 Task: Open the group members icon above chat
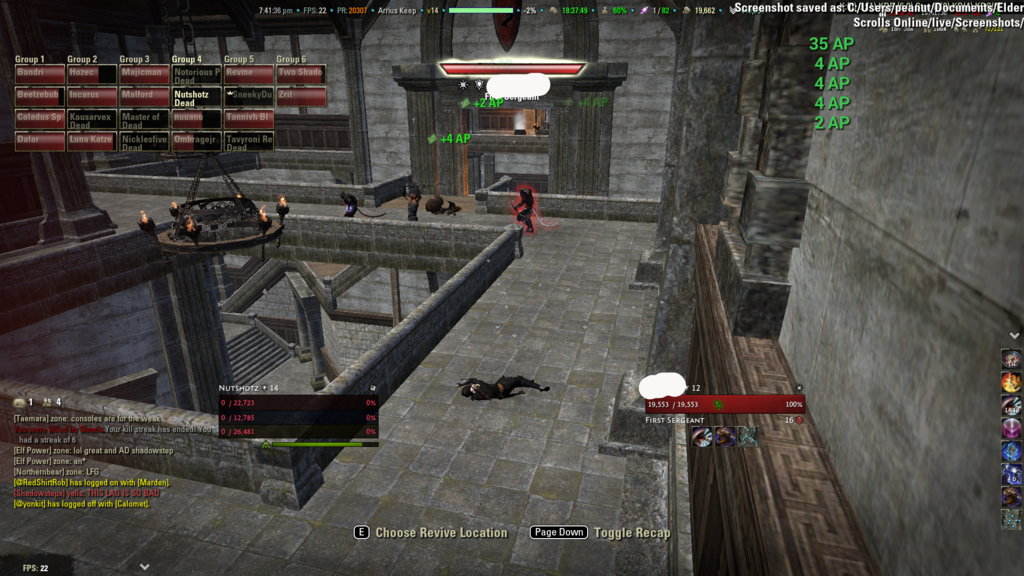click(x=49, y=402)
